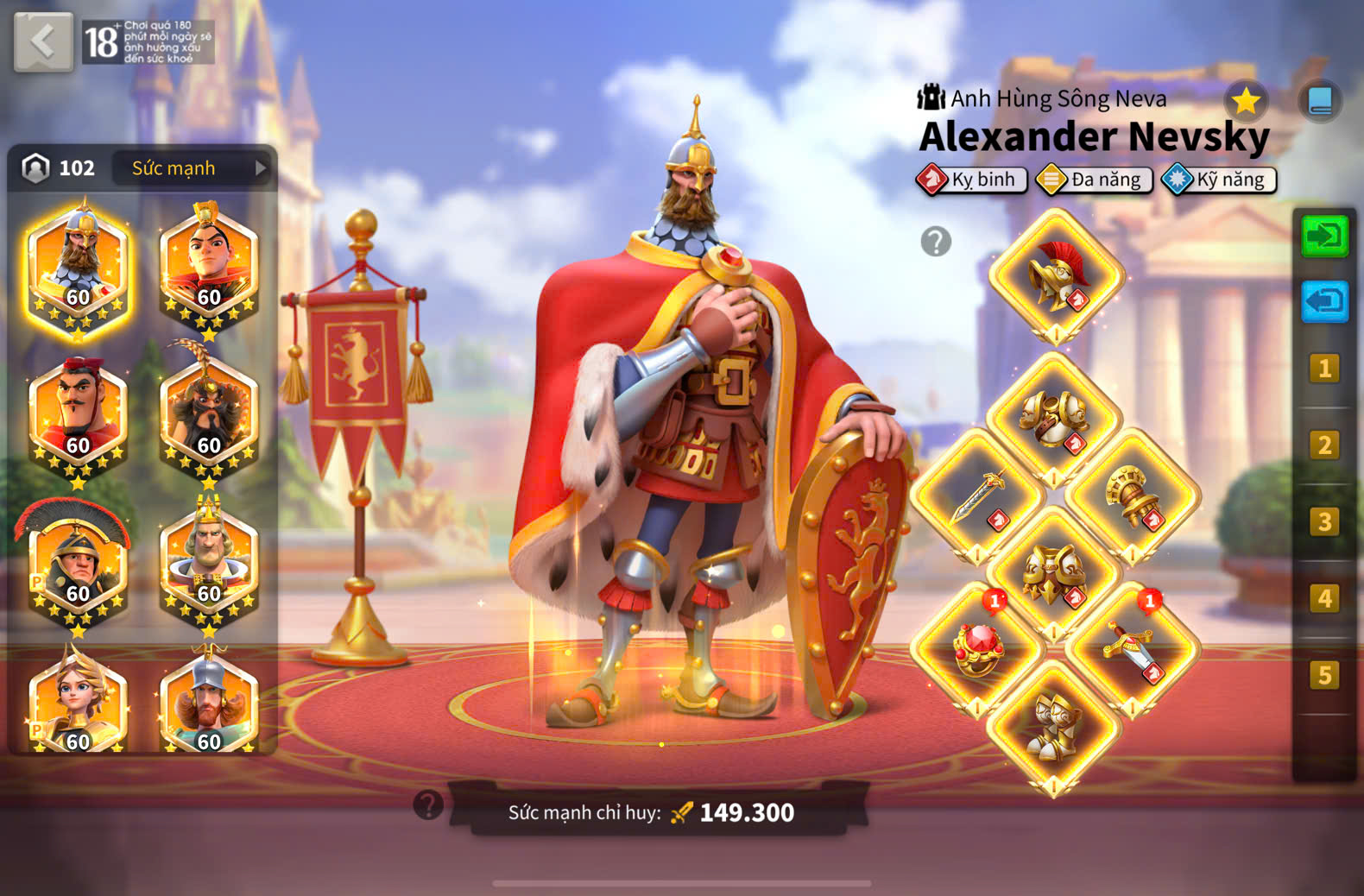The width and height of the screenshot is (1364, 896).
Task: Select the crowned king commander portrait
Action: [209, 561]
